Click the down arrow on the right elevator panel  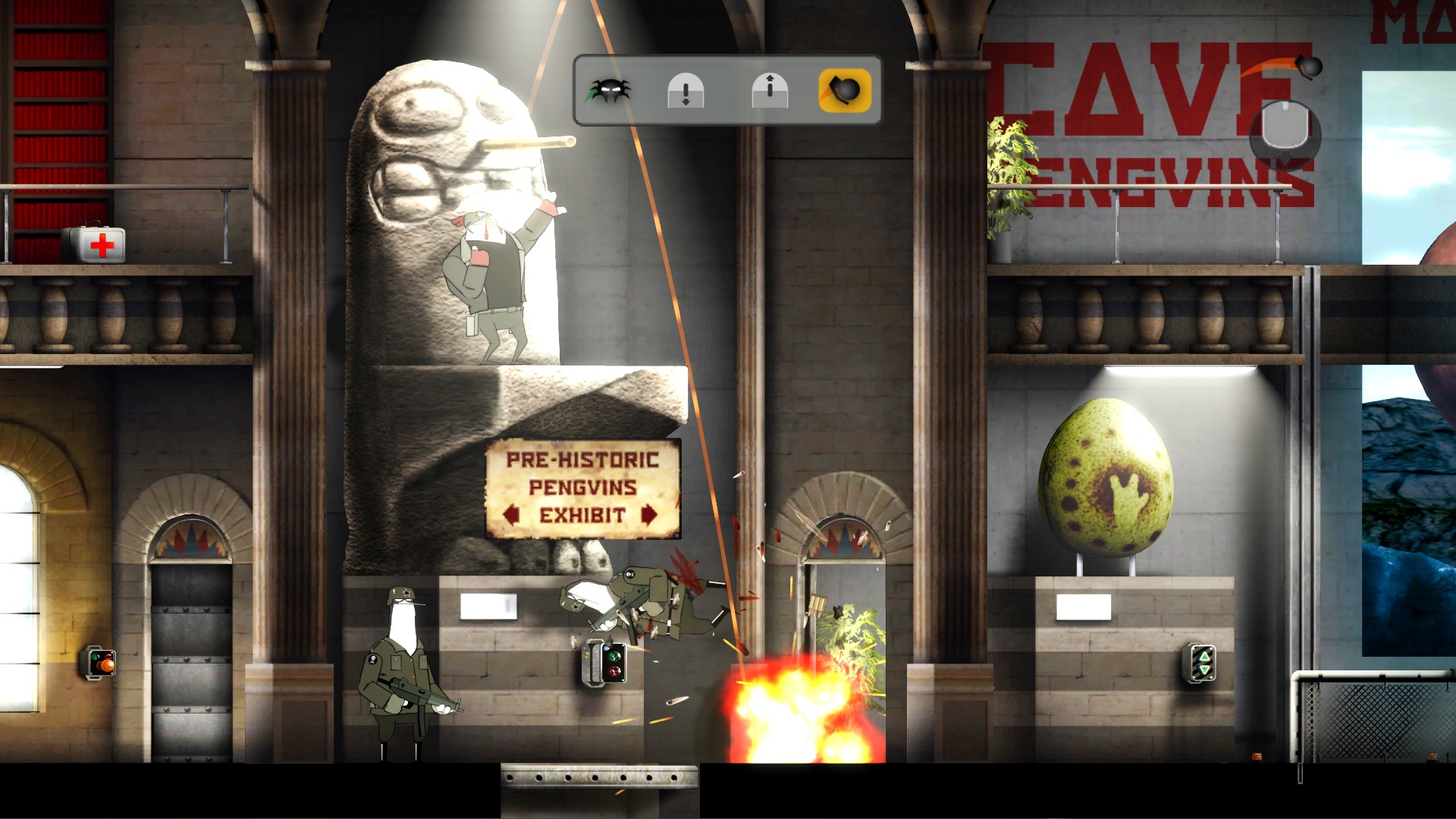point(1203,670)
